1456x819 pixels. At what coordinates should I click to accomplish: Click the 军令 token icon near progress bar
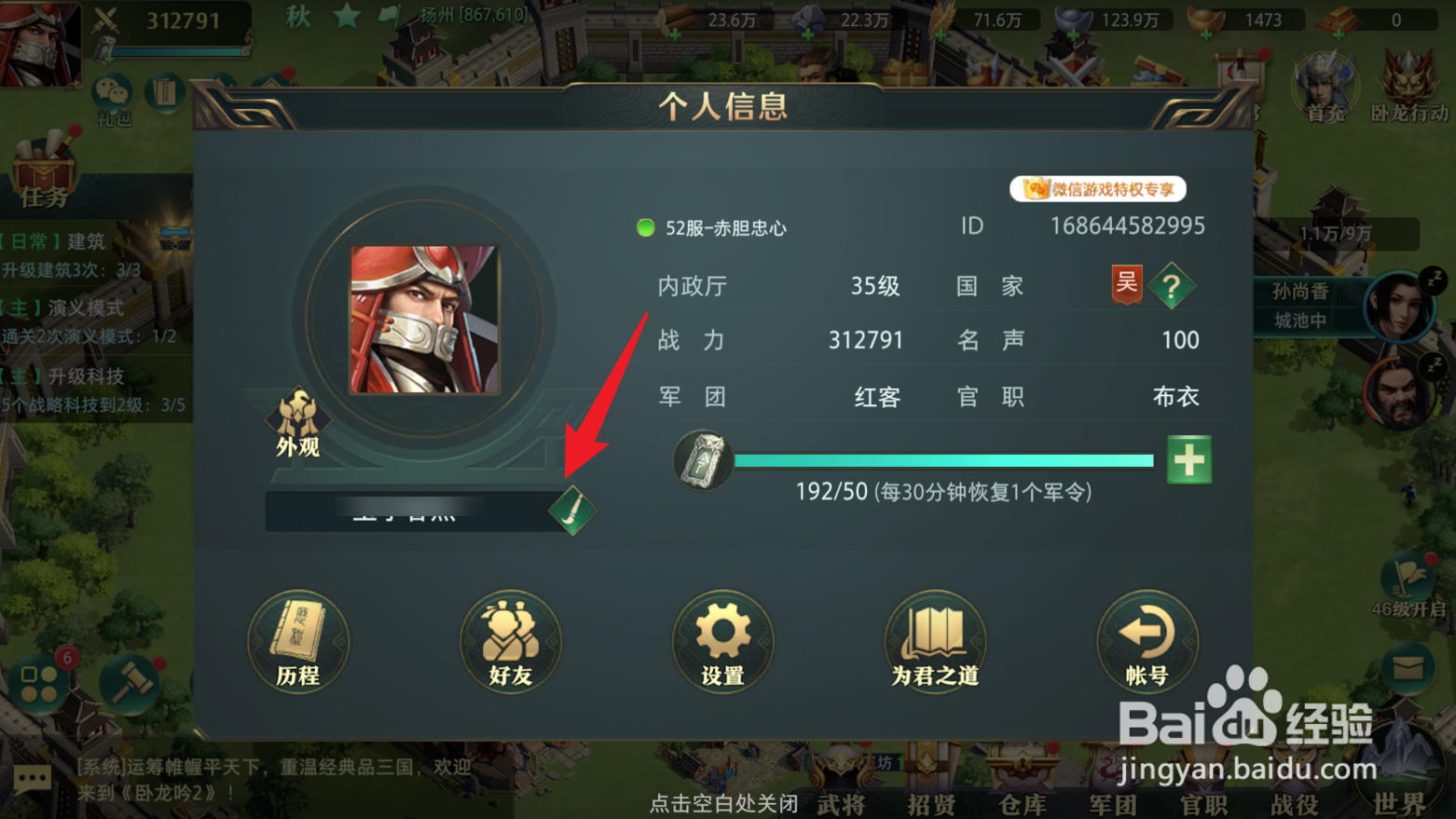703,459
